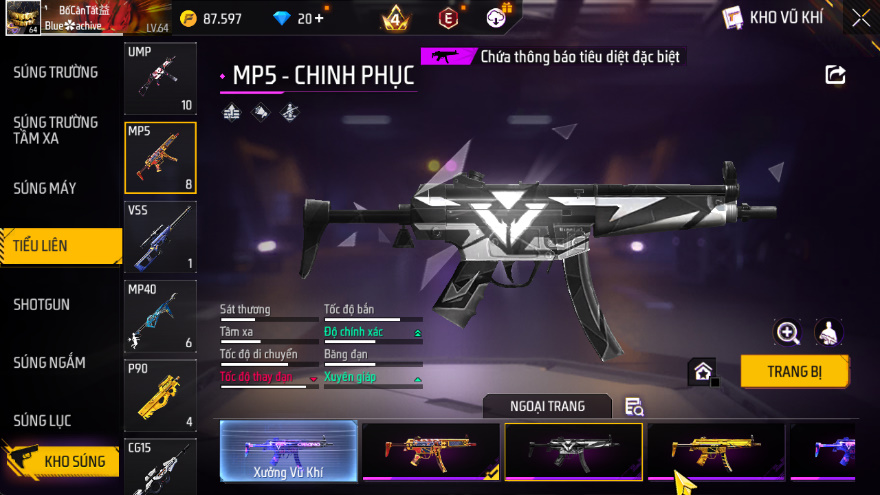Viewport: 880px width, 495px height.
Task: Click the Trang Bị equip button
Action: pos(794,371)
